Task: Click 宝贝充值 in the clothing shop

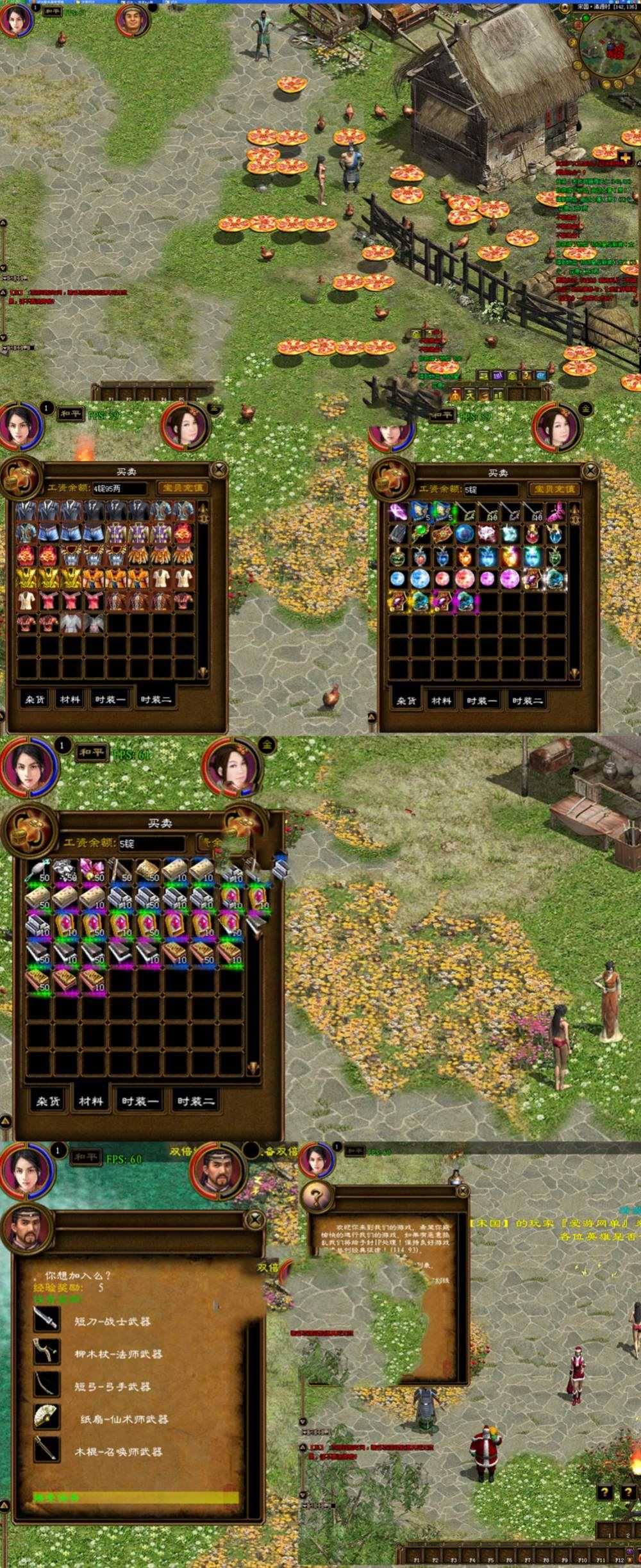Action: pos(183,488)
